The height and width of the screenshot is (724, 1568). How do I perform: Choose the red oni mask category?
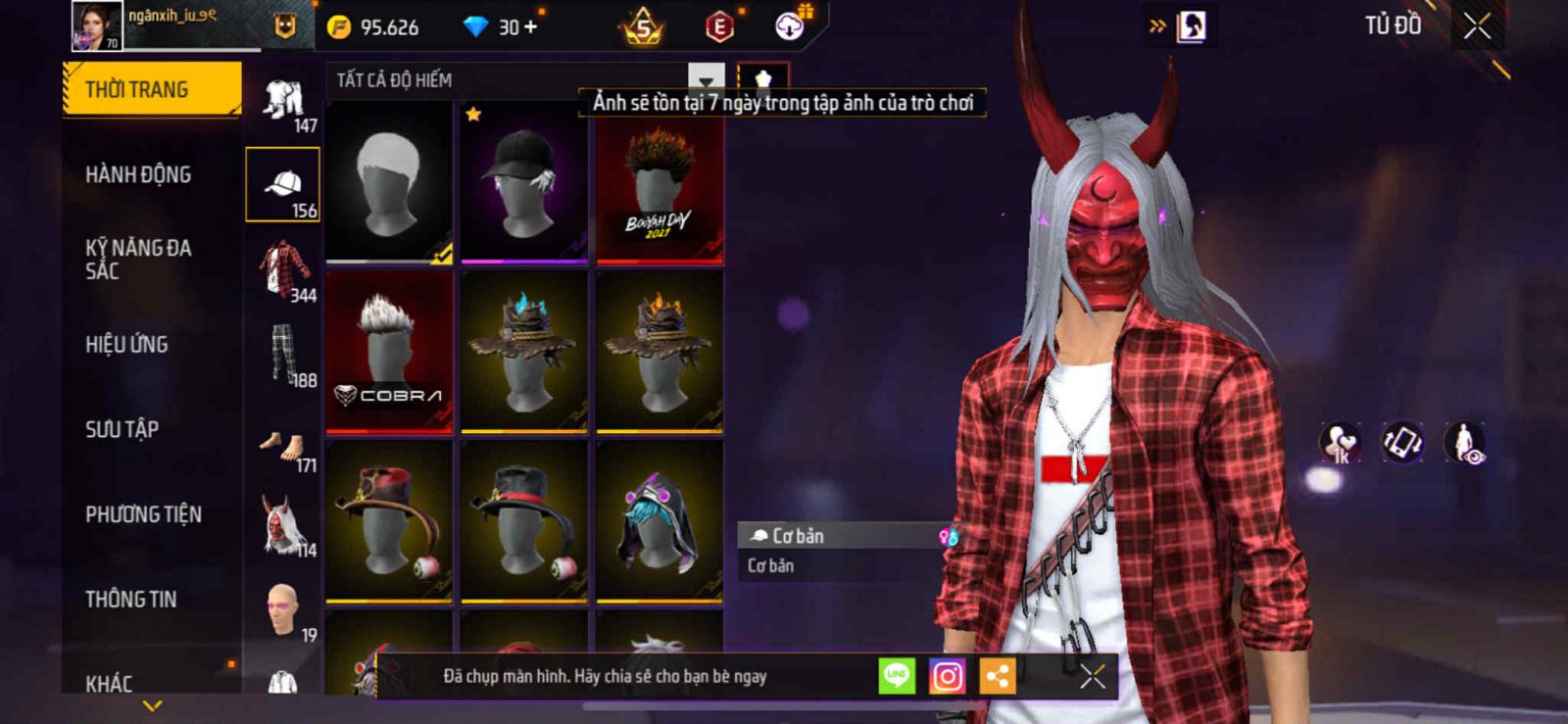point(284,526)
